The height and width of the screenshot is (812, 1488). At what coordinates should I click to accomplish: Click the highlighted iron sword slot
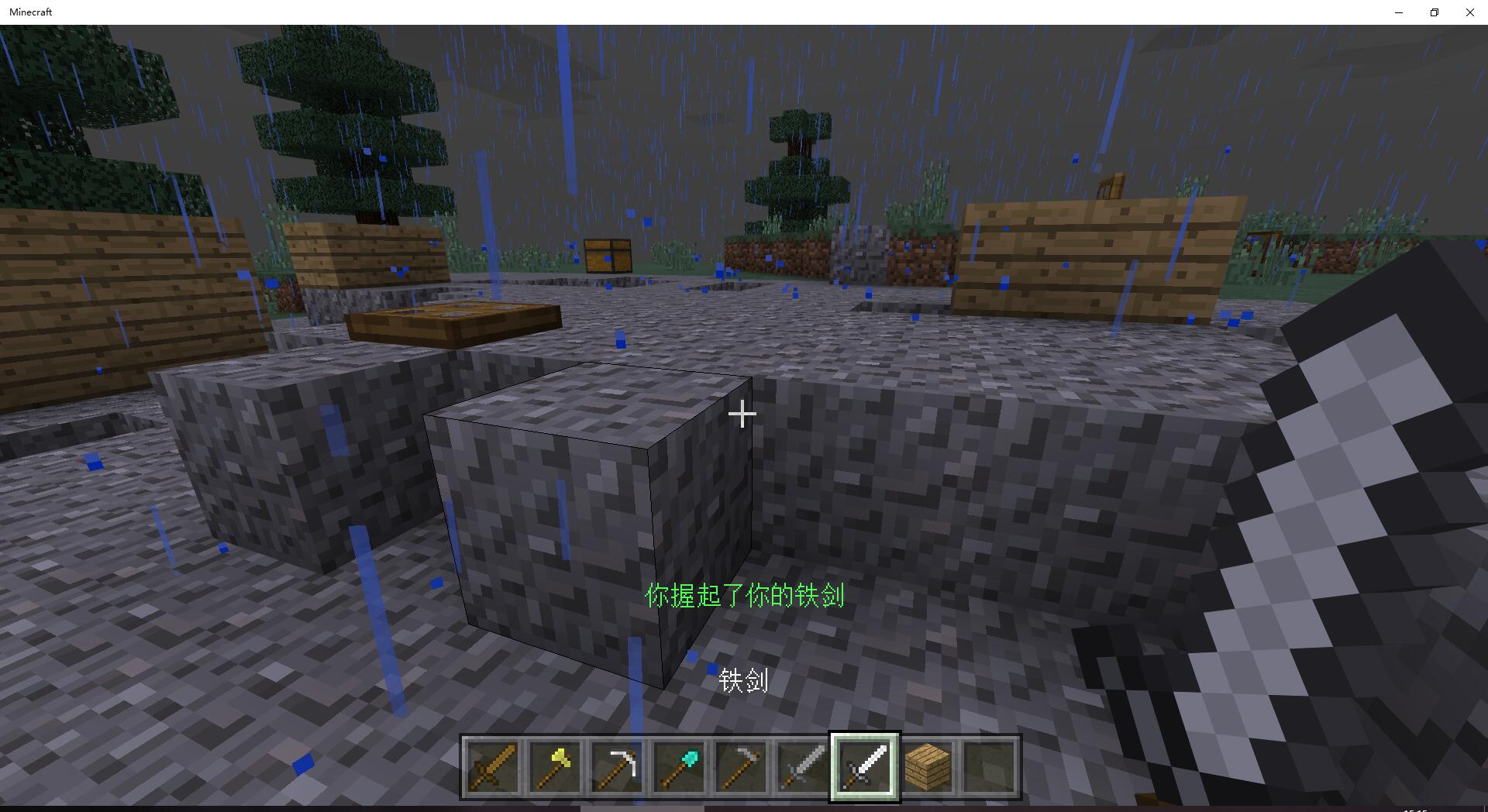865,767
